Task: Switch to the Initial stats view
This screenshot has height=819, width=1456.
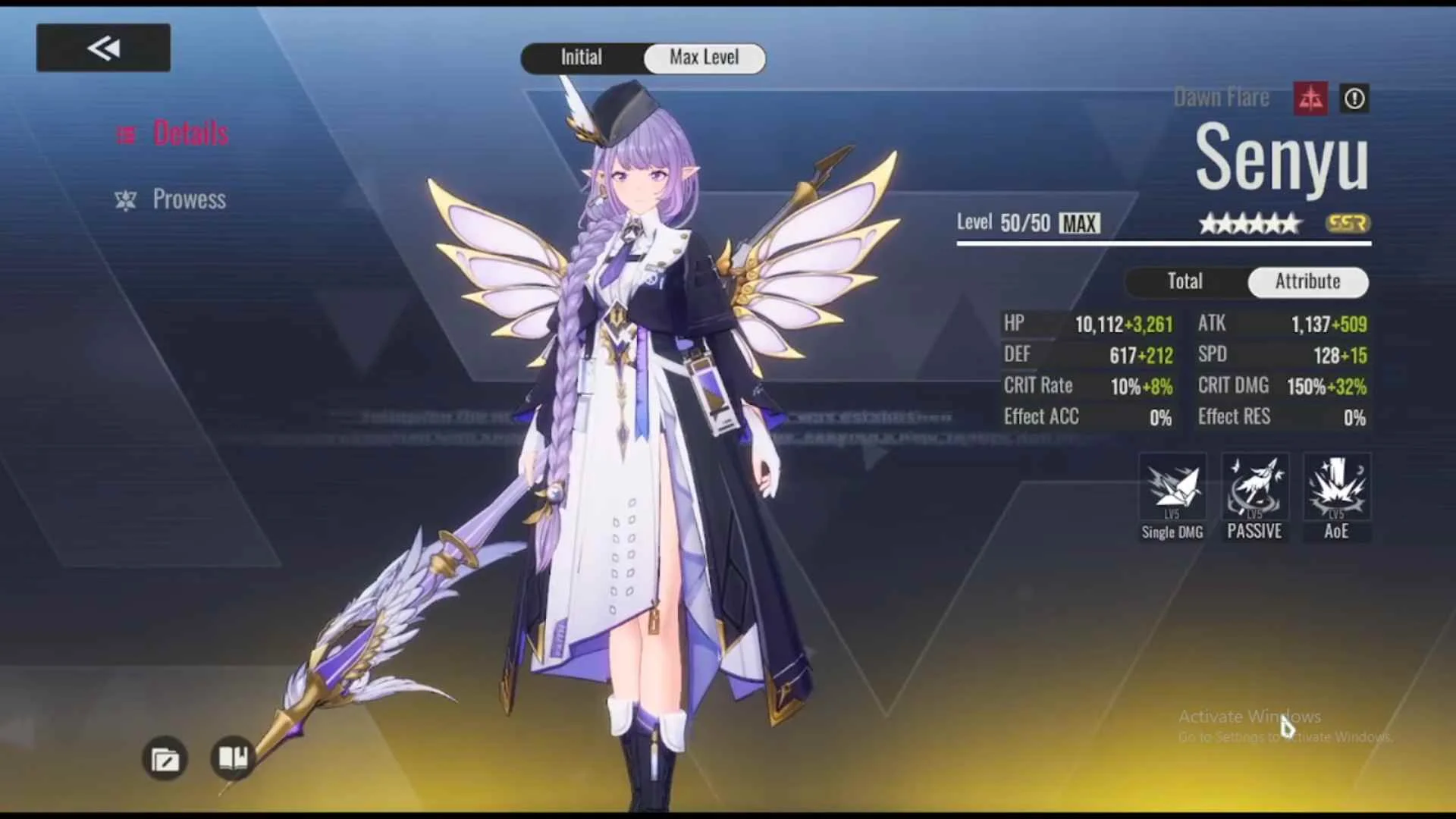Action: [581, 58]
